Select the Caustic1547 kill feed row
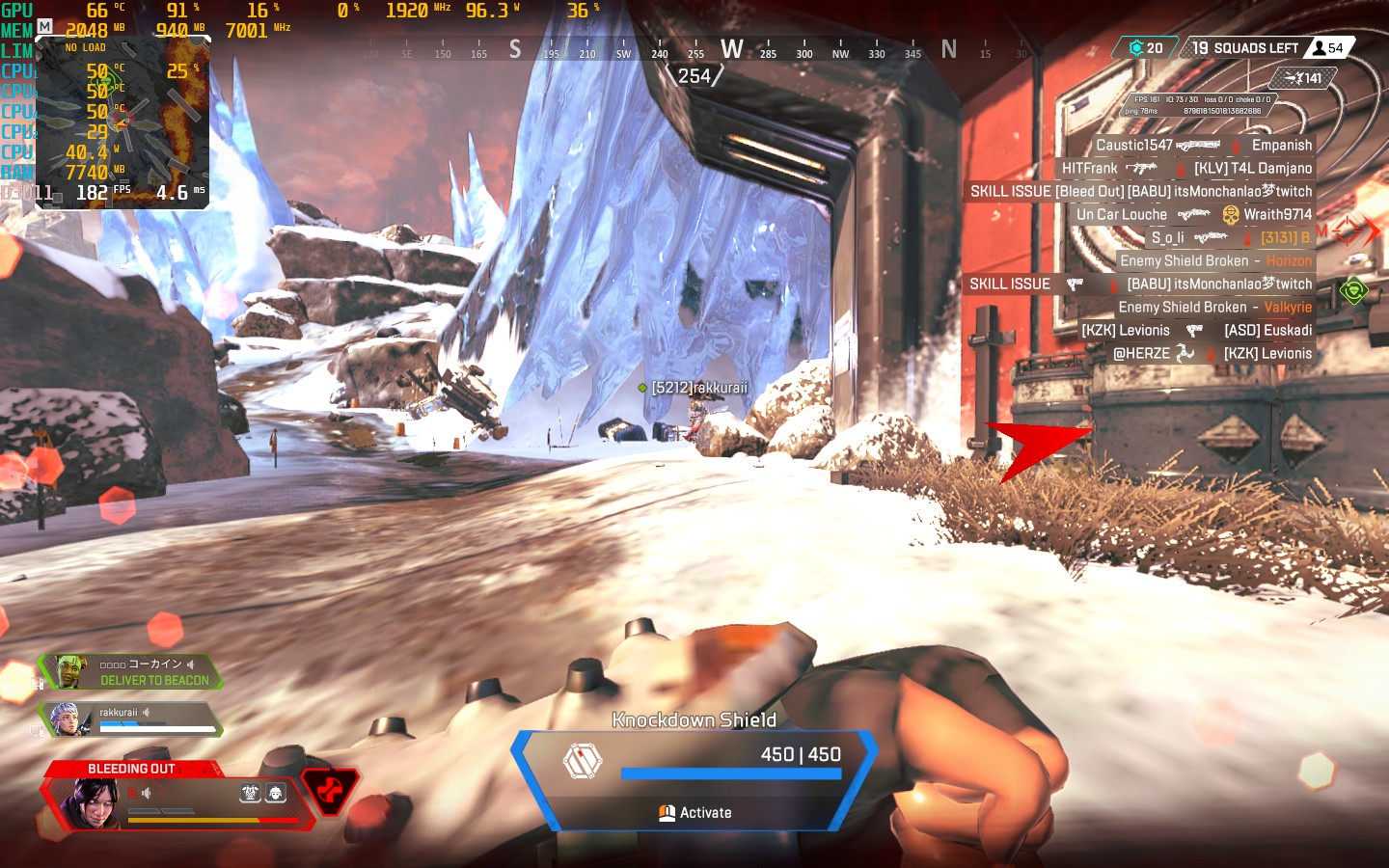 tap(1204, 146)
